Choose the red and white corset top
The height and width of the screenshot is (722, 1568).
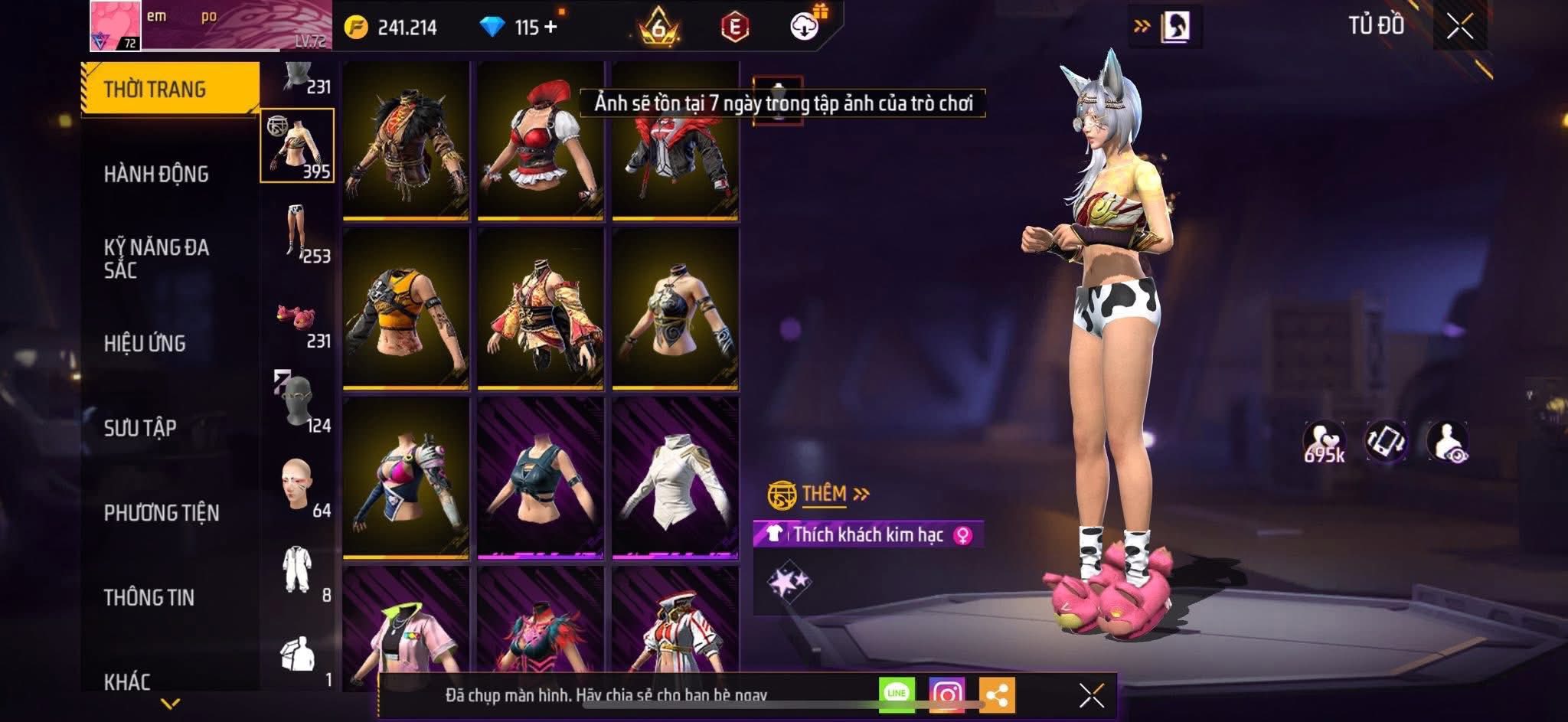point(541,142)
